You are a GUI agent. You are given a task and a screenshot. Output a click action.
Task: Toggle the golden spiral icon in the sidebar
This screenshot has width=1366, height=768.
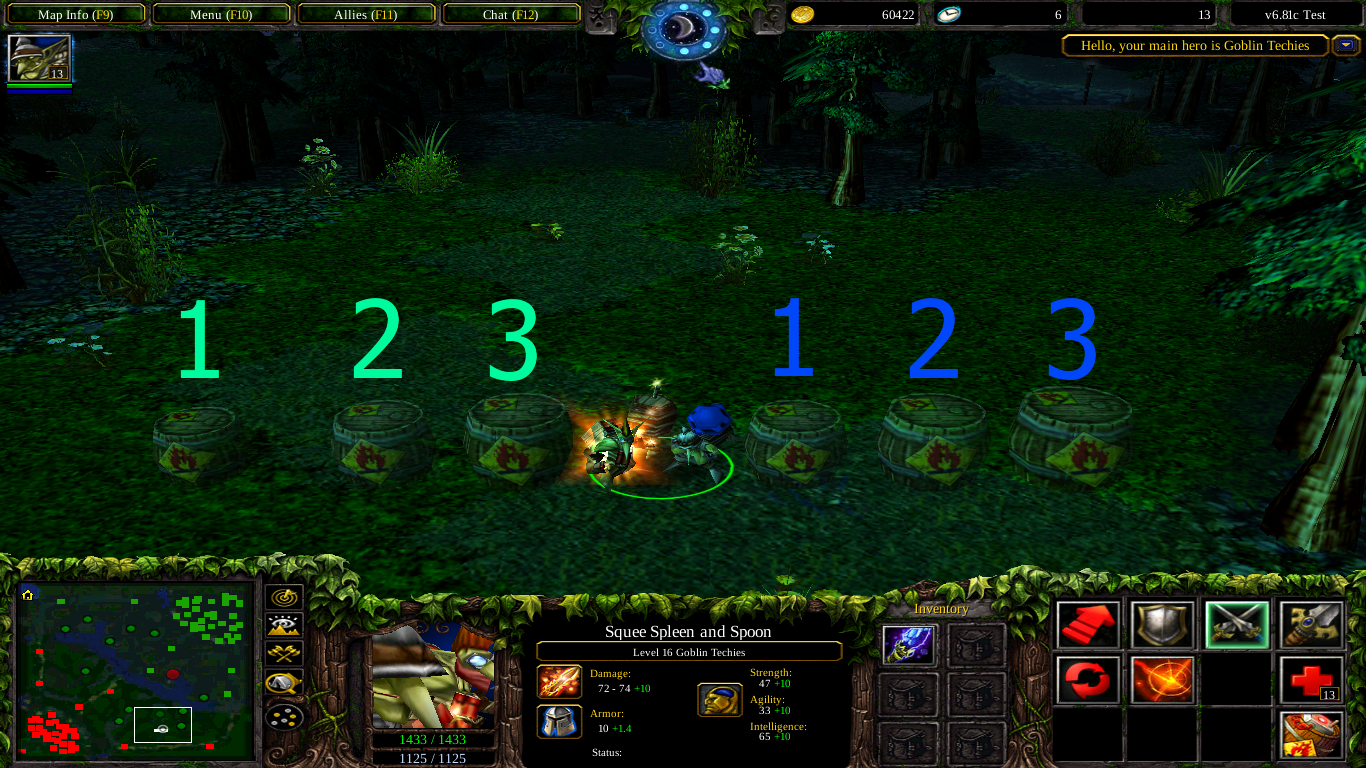pos(283,598)
